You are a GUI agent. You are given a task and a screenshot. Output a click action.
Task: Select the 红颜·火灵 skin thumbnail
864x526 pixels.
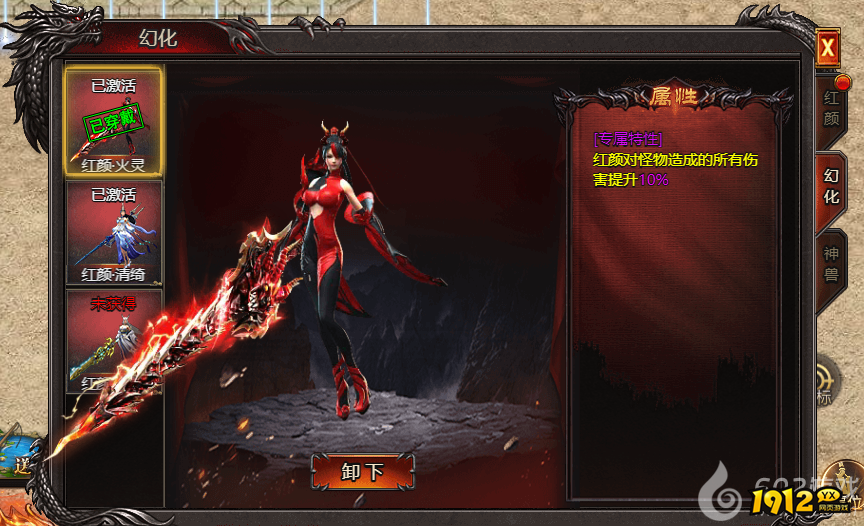[x=114, y=121]
